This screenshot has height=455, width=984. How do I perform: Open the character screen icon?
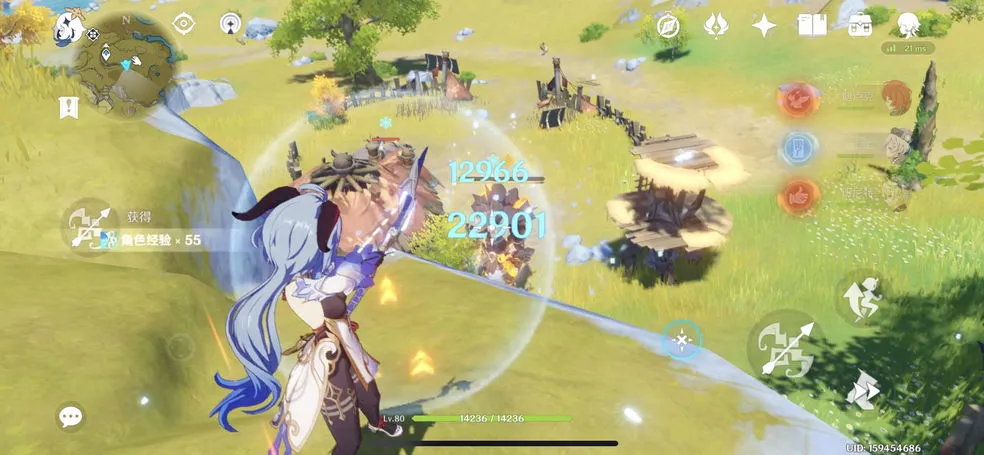point(908,26)
